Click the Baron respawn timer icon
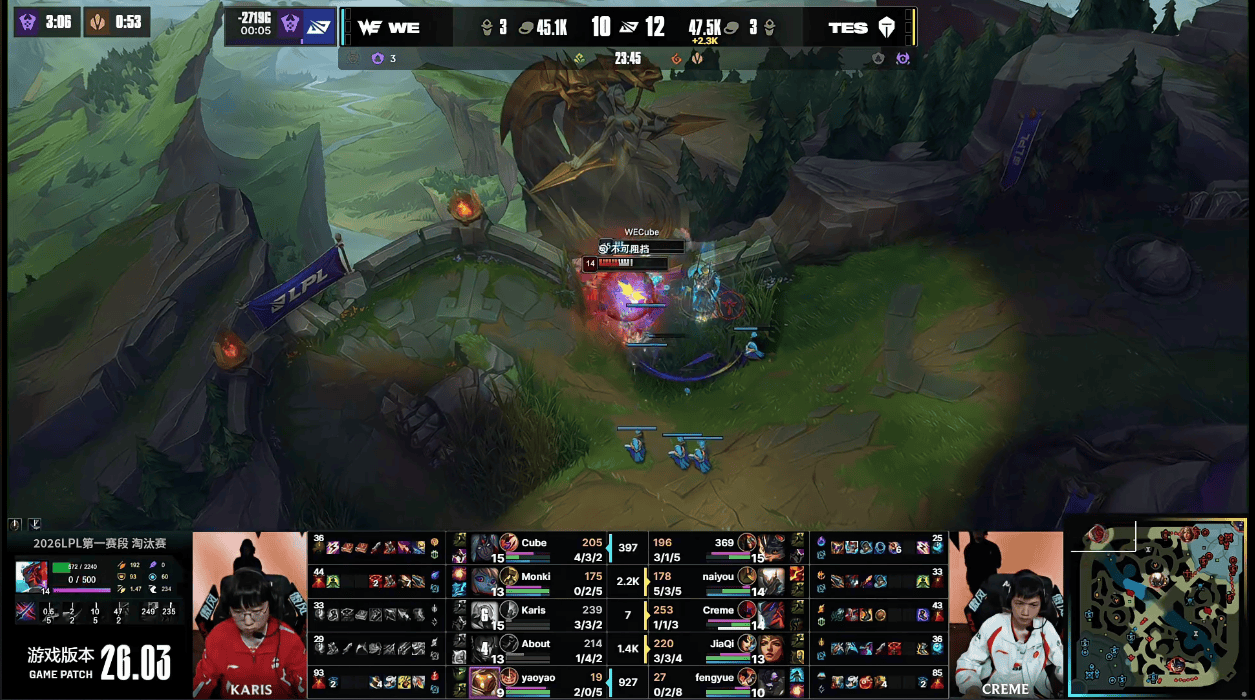The width and height of the screenshot is (1255, 700). point(27,22)
